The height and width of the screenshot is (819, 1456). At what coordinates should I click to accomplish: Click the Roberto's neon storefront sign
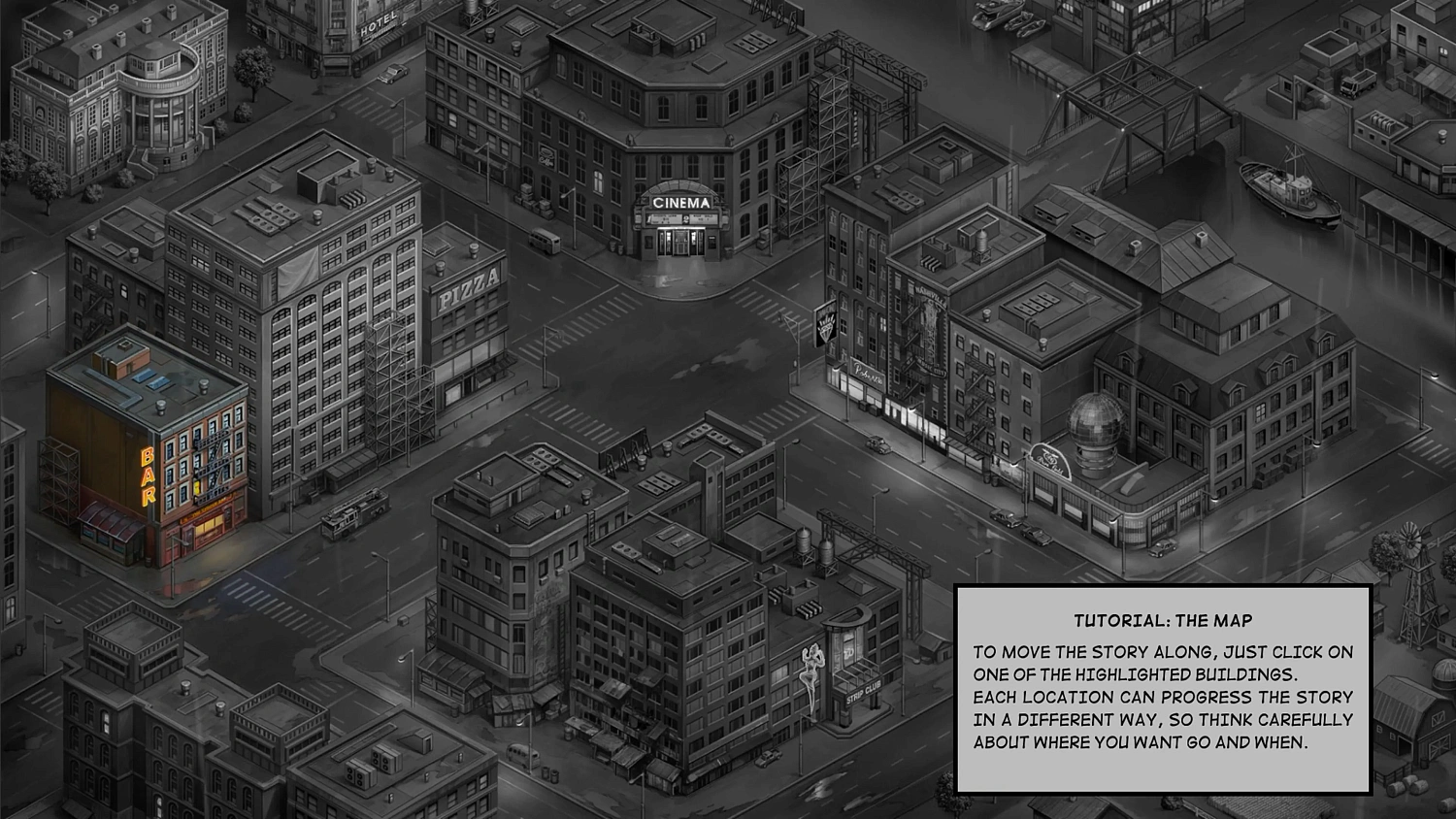867,372
